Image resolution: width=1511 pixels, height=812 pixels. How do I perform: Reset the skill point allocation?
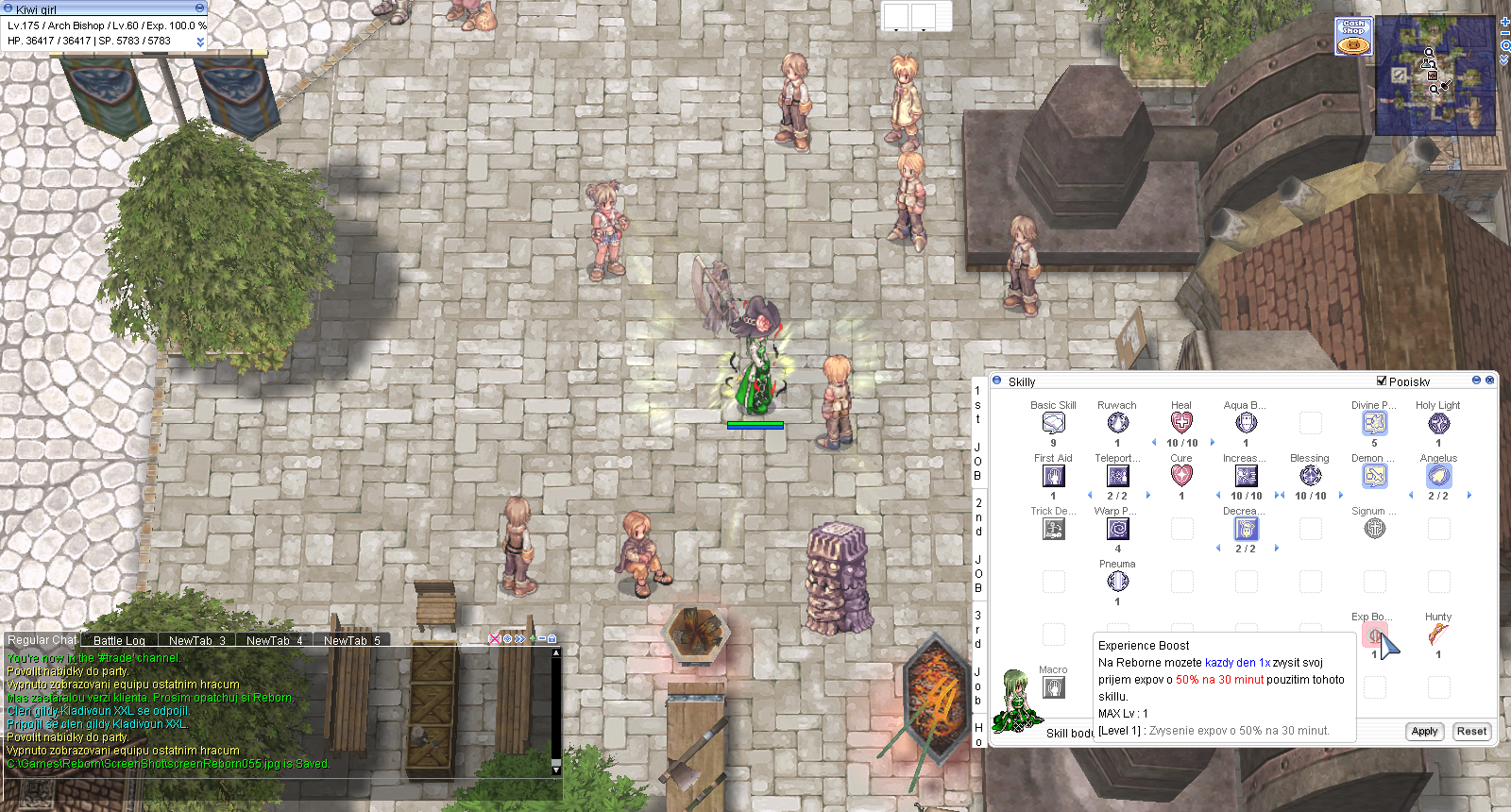[x=1470, y=732]
